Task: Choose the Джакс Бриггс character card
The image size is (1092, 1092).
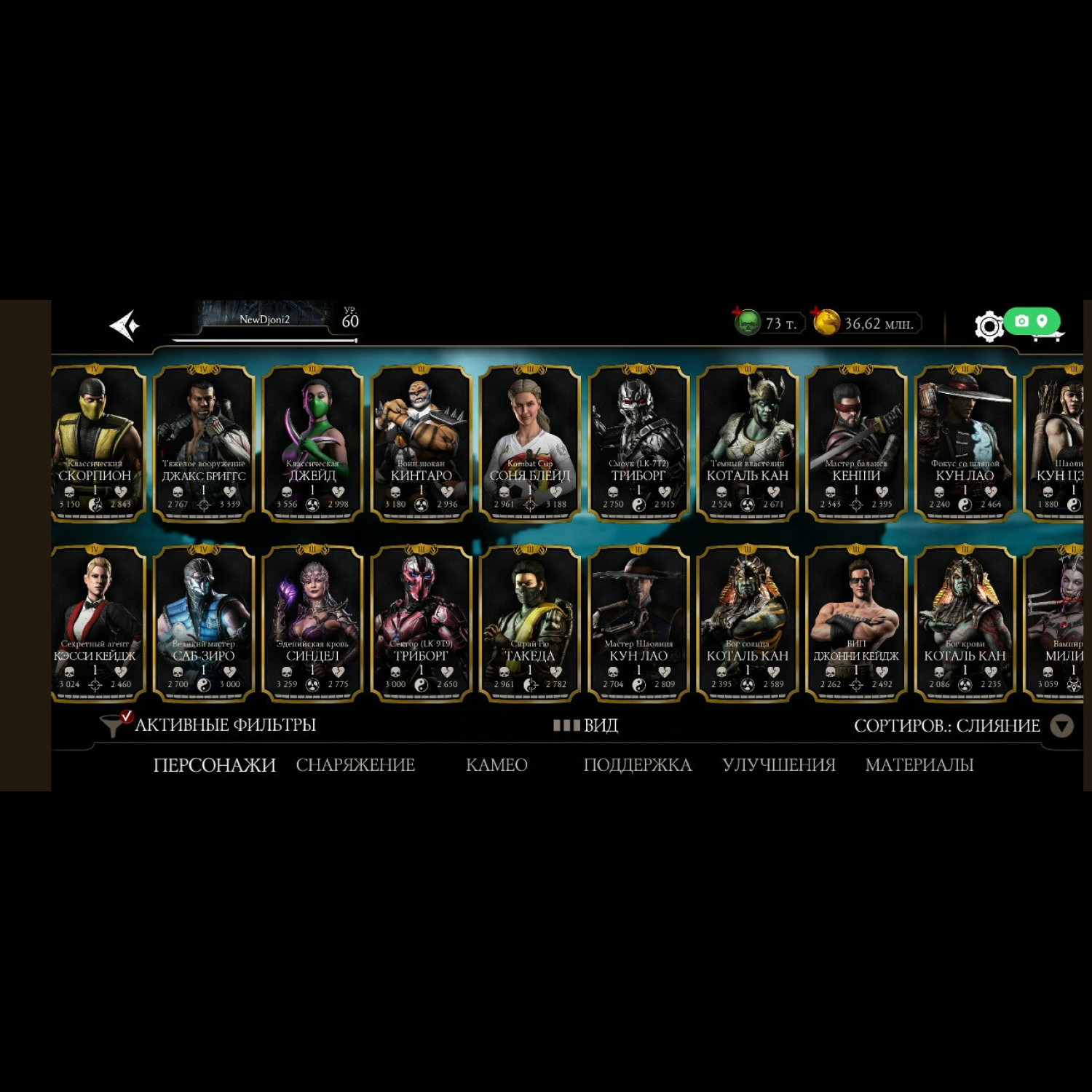Action: tap(204, 443)
